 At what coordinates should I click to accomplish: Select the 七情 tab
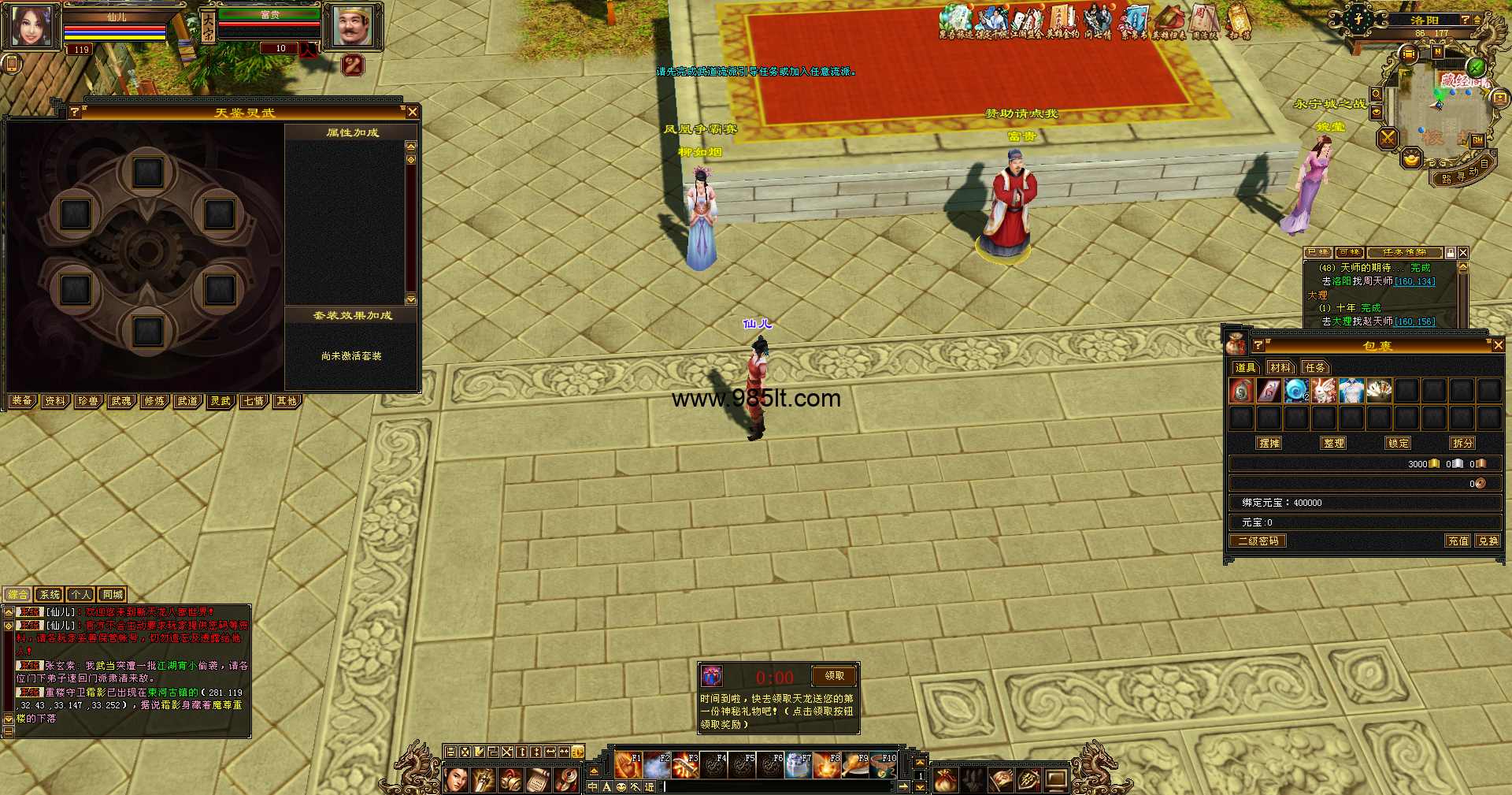tap(254, 401)
